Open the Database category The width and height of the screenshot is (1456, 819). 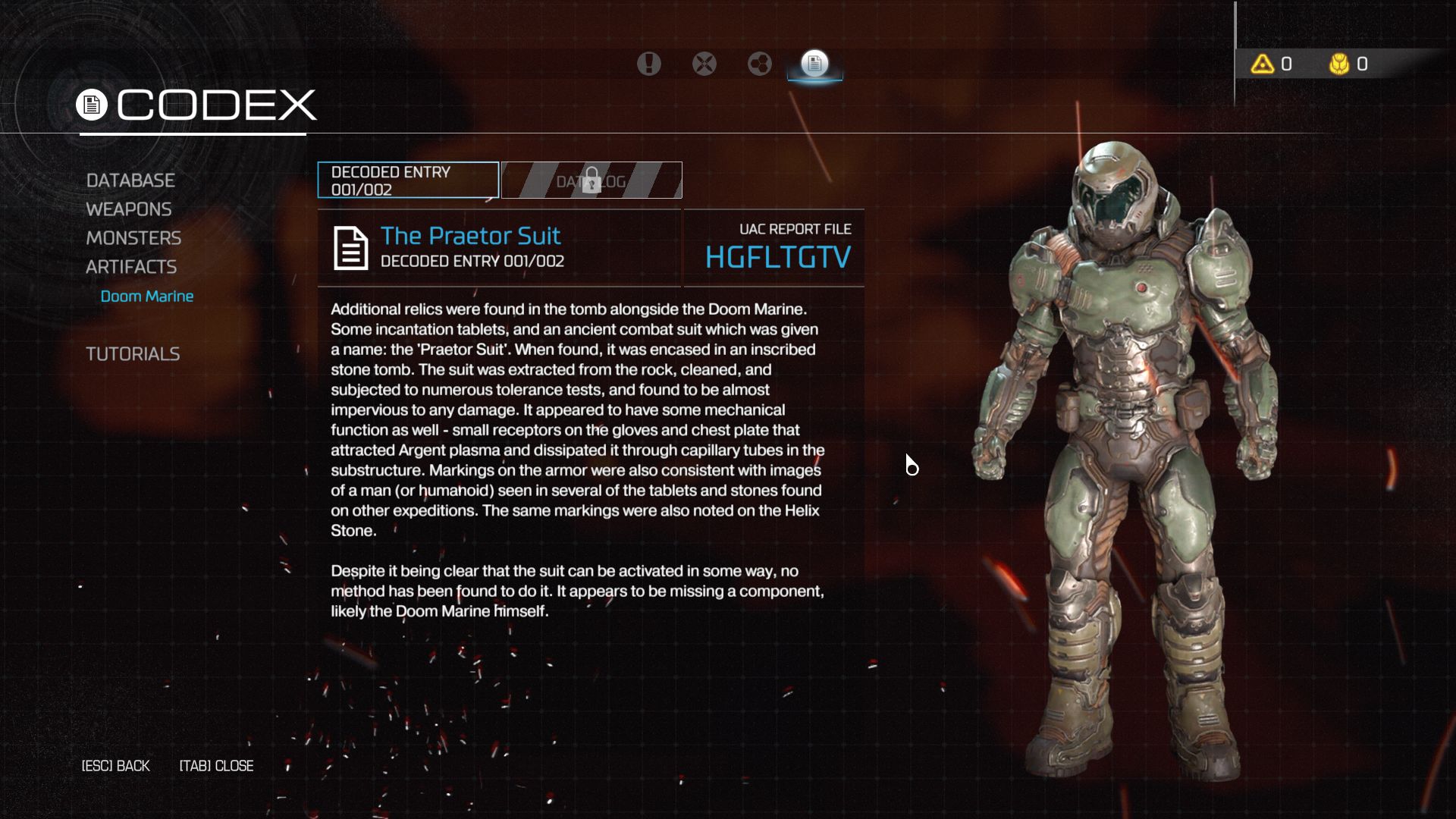tap(130, 180)
